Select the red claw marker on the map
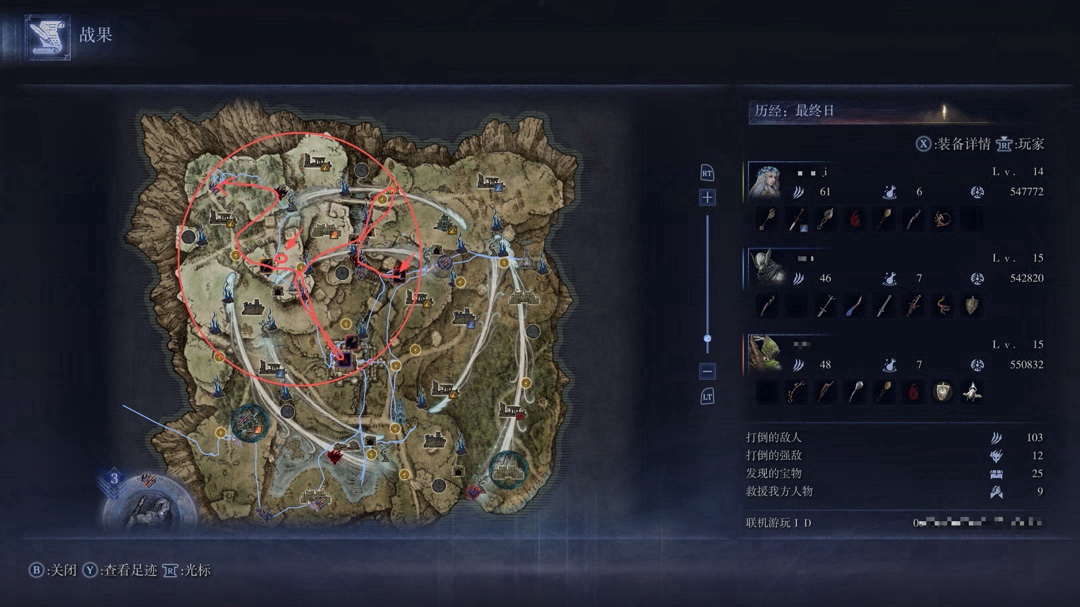Image resolution: width=1080 pixels, height=607 pixels. tap(336, 457)
